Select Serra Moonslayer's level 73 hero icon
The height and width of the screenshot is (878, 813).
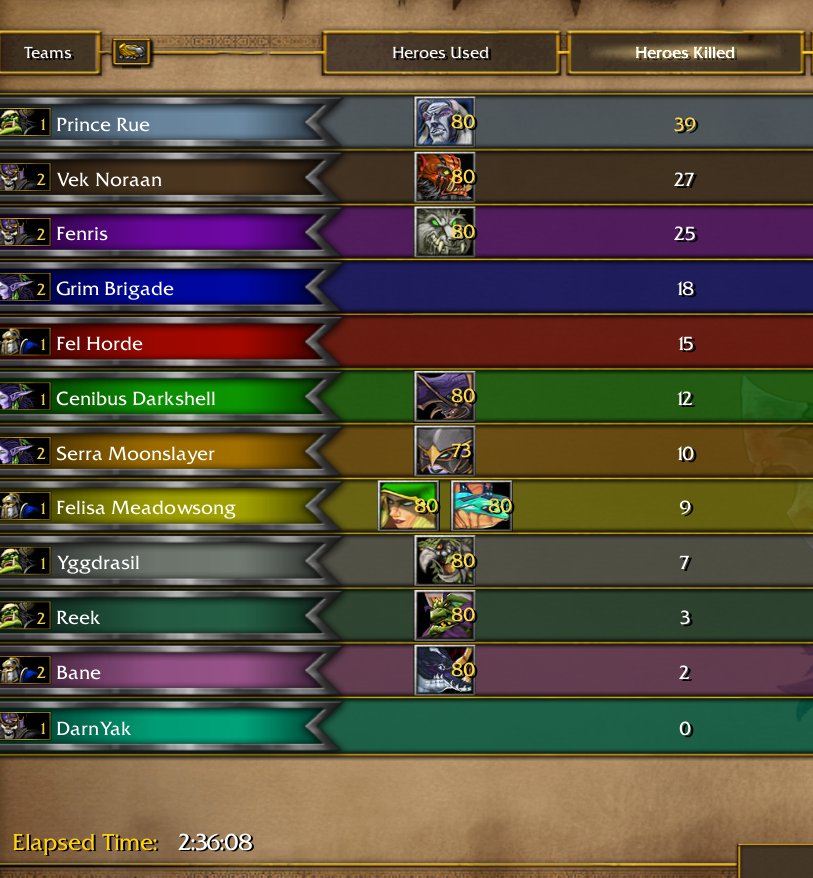pyautogui.click(x=444, y=452)
